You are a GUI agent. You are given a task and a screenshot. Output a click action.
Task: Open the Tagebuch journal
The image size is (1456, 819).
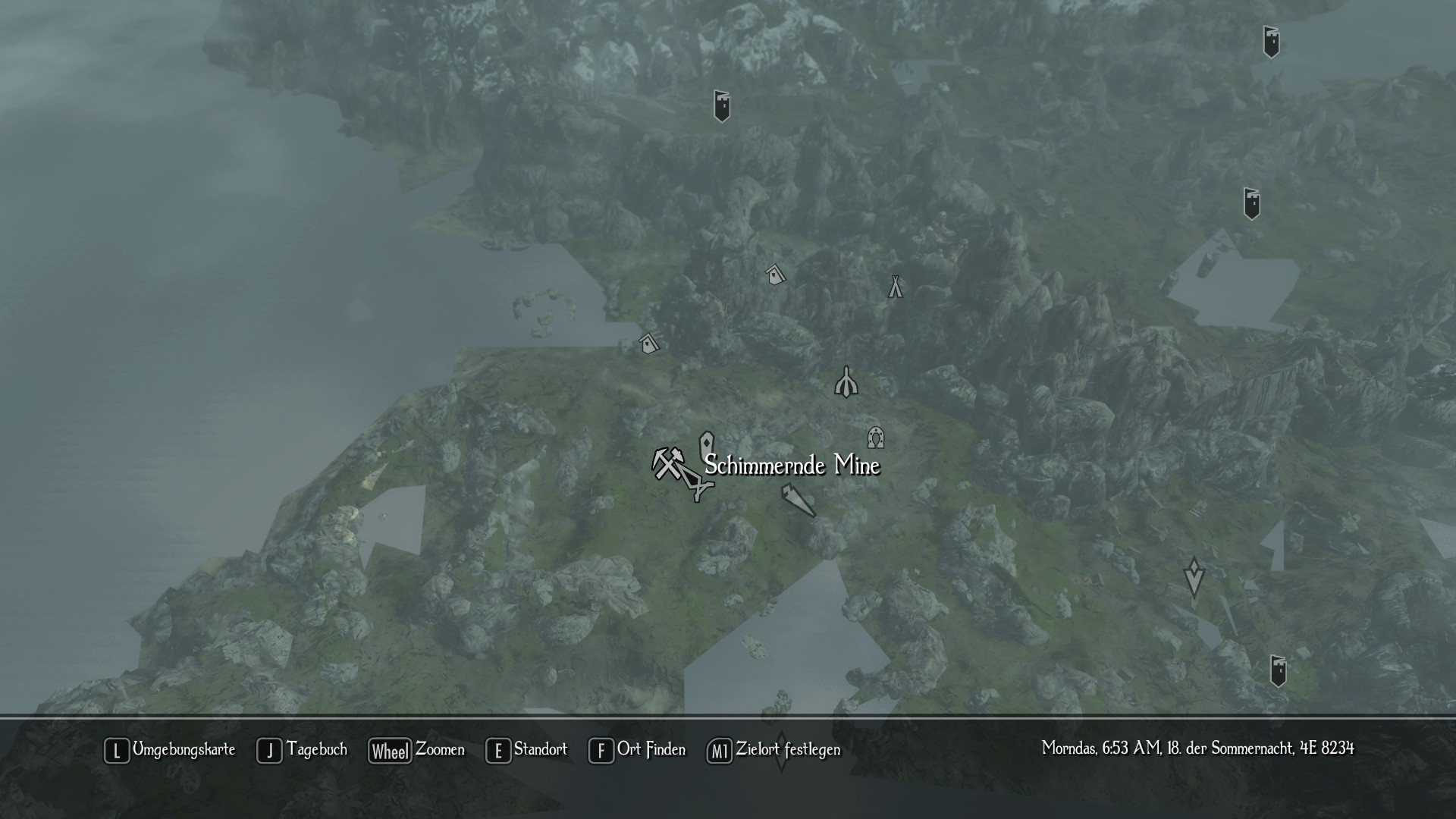tap(303, 750)
